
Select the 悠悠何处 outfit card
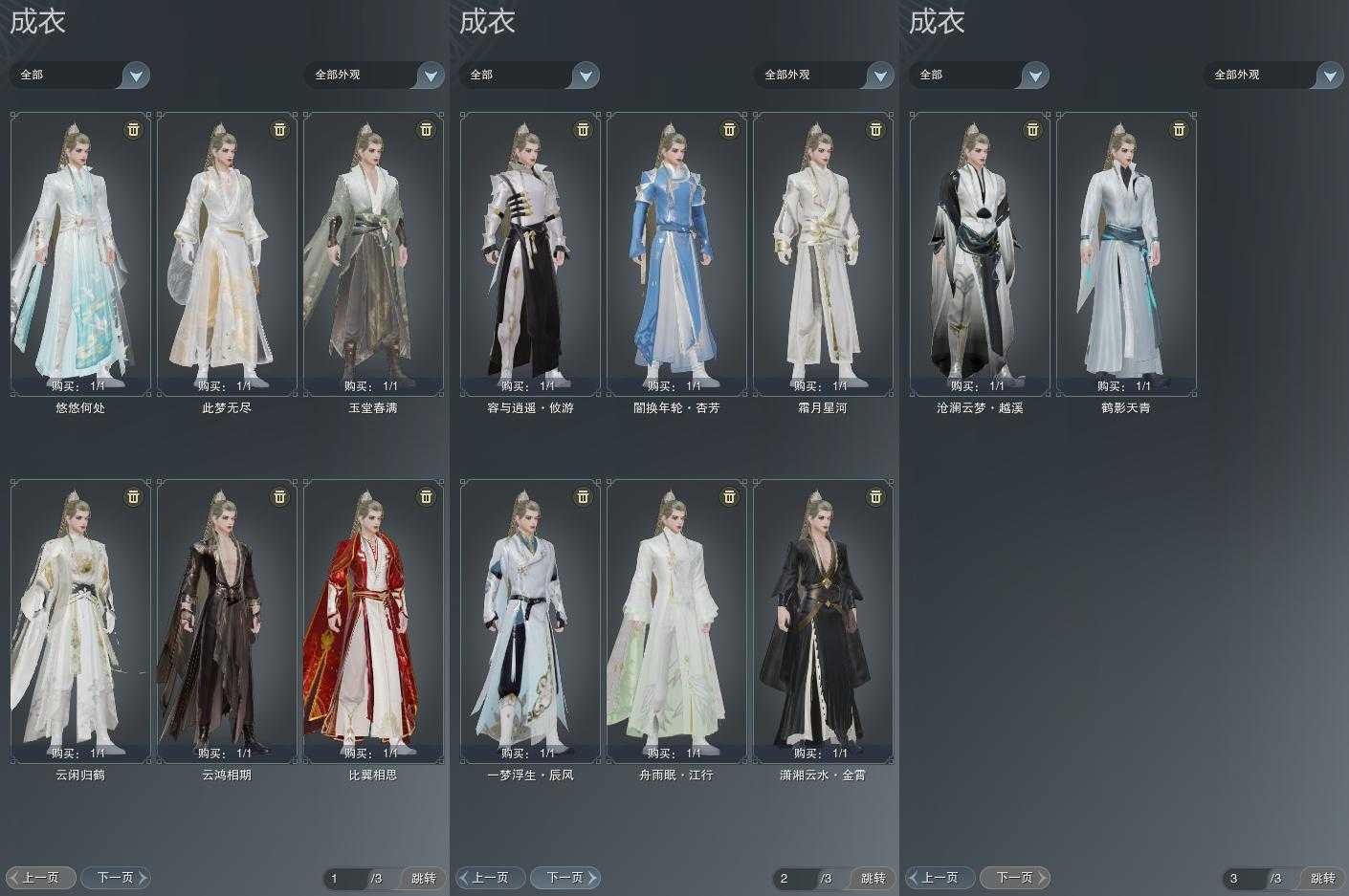[80, 253]
